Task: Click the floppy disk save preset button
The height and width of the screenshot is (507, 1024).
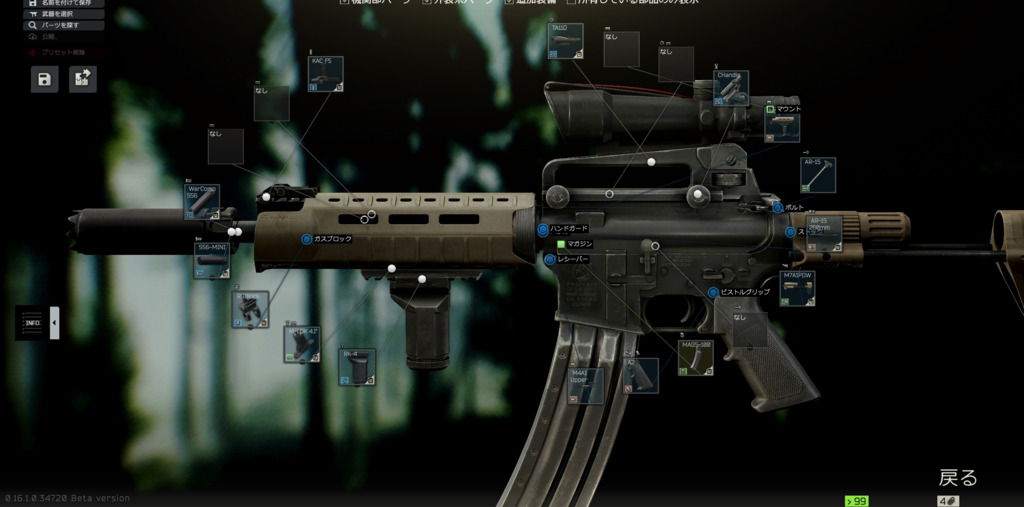Action: click(x=45, y=79)
